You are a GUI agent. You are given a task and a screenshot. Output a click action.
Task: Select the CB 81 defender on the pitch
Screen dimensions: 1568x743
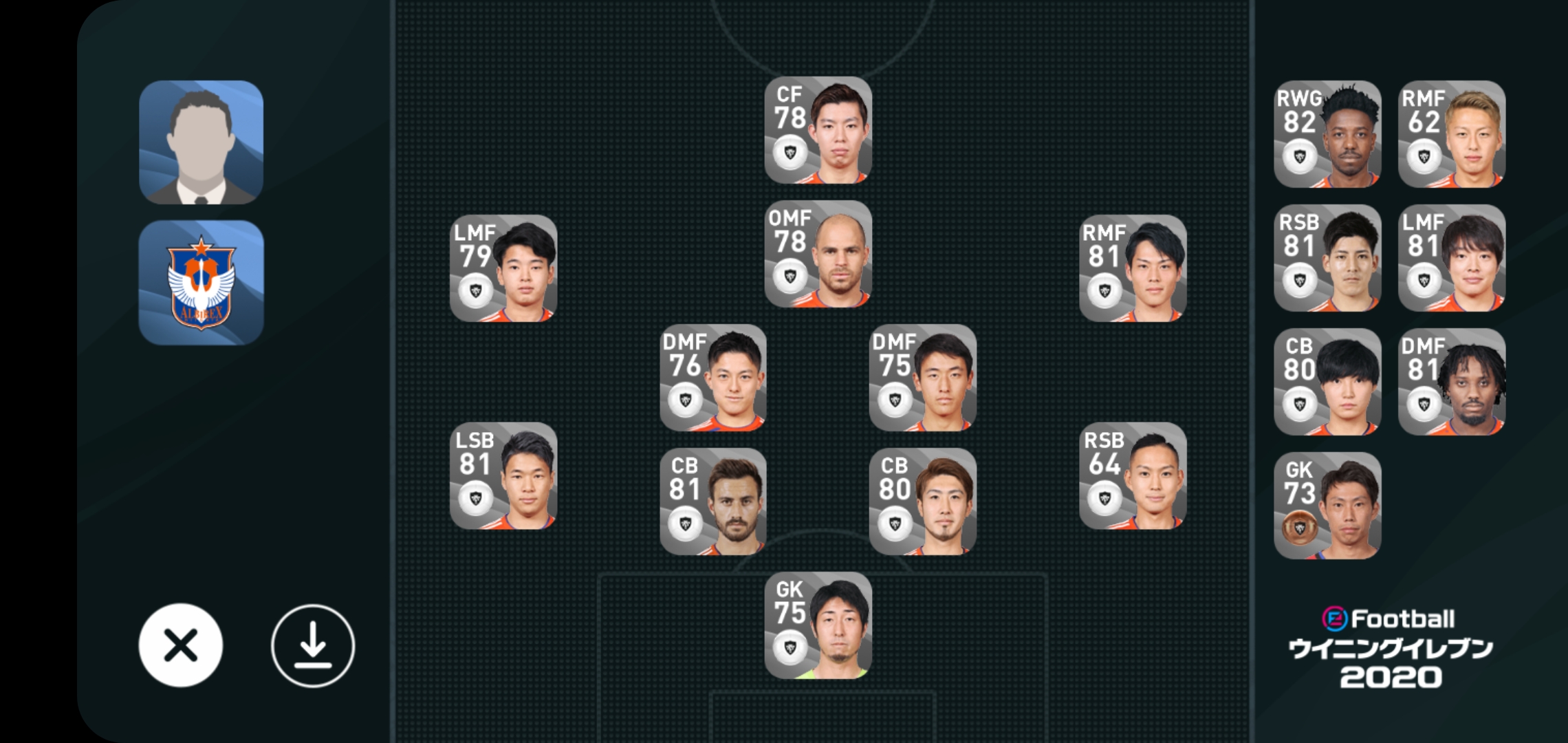712,502
